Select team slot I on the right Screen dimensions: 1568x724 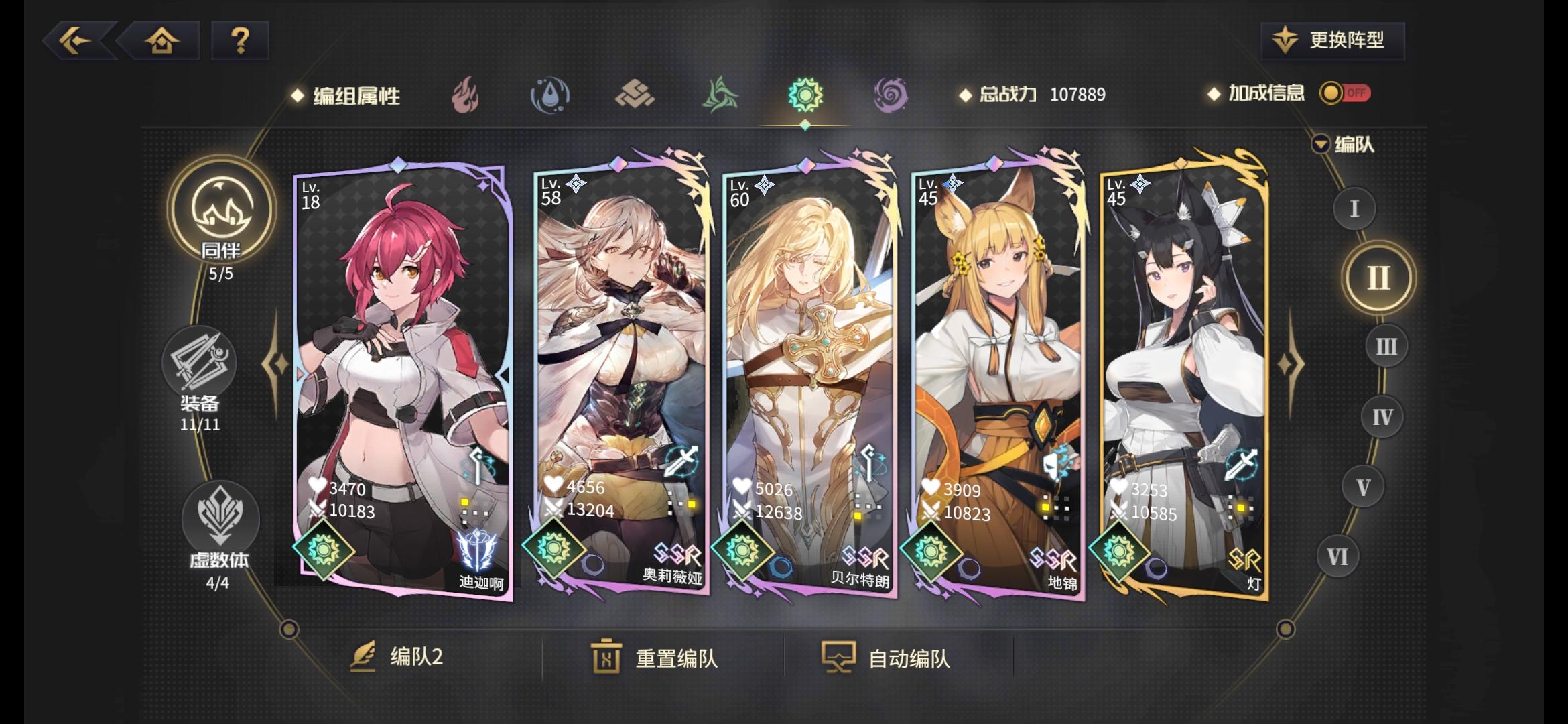point(1354,209)
